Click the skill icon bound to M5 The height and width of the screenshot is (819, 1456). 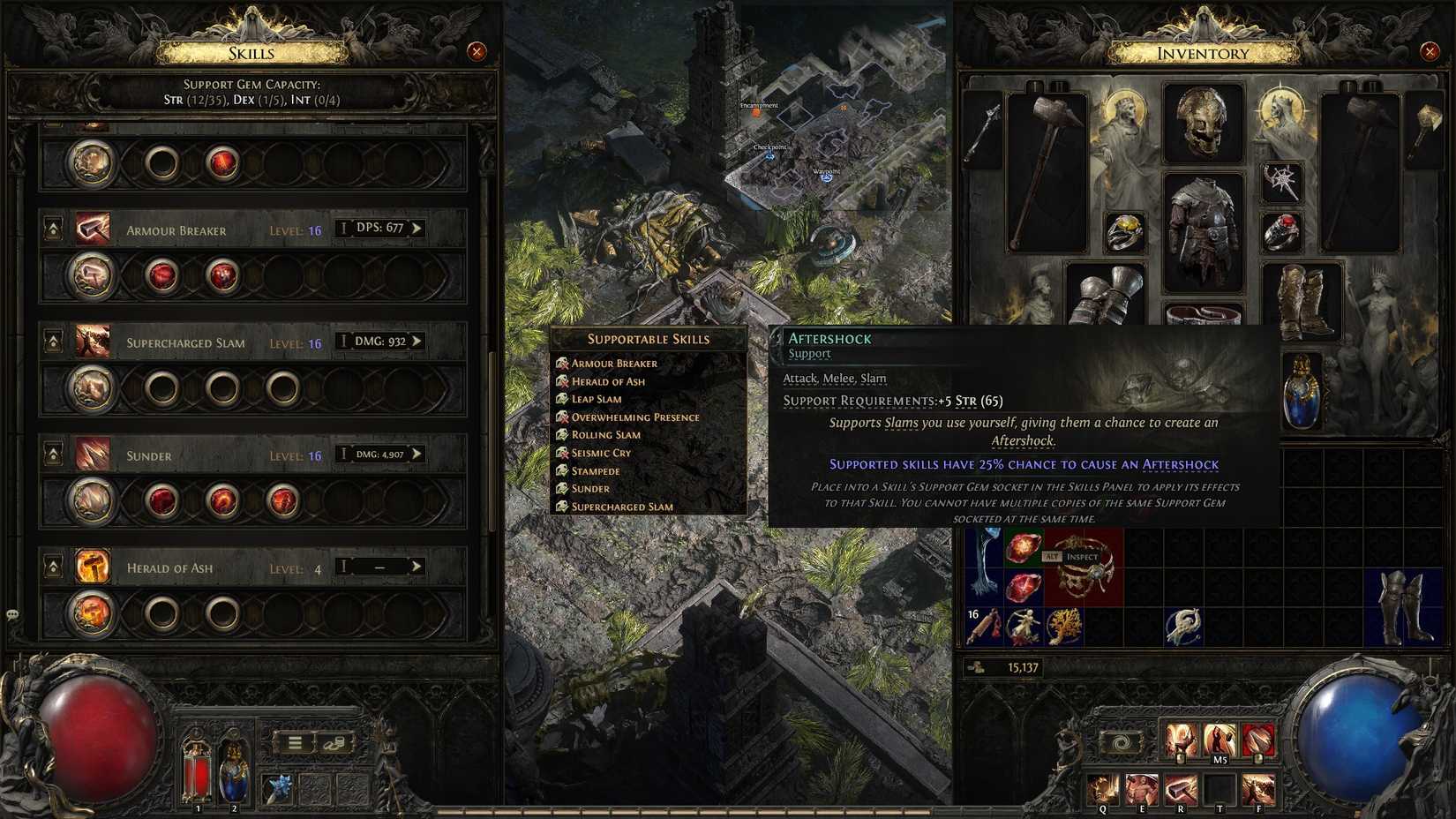(1220, 740)
